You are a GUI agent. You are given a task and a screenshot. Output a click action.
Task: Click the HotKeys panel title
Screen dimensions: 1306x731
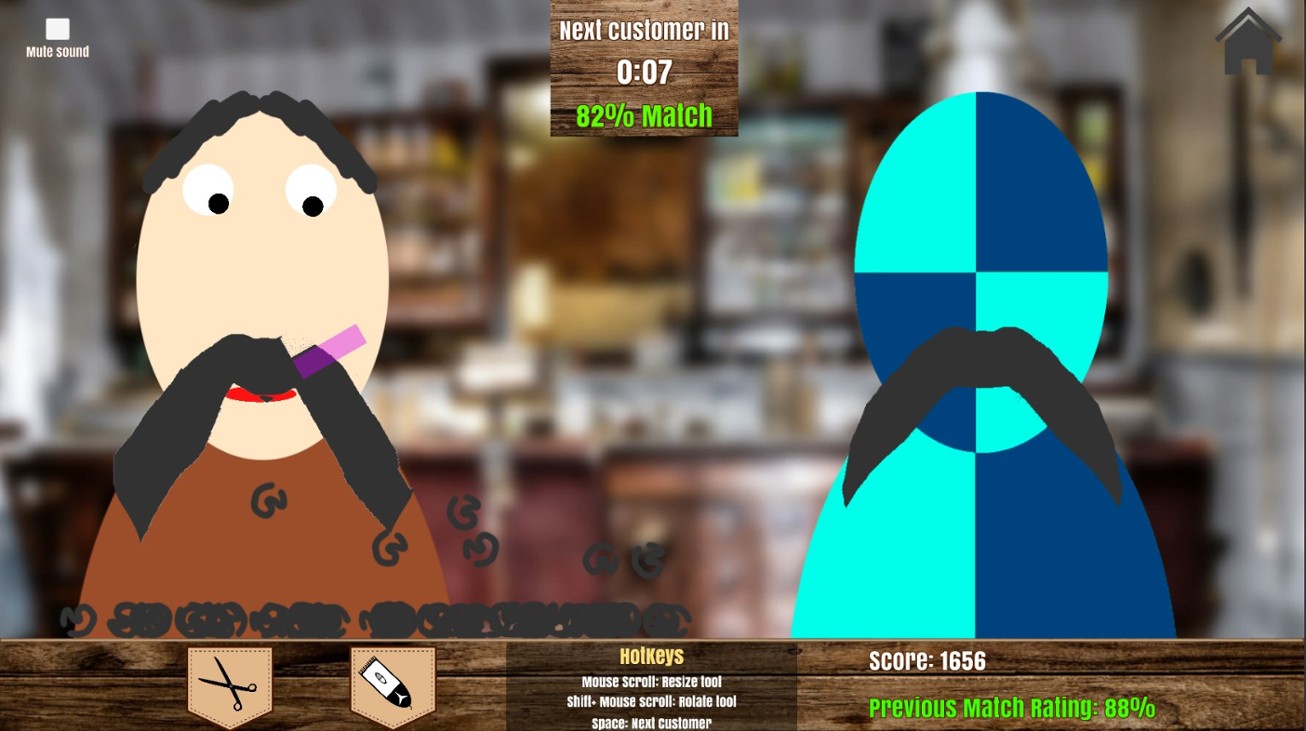click(650, 656)
